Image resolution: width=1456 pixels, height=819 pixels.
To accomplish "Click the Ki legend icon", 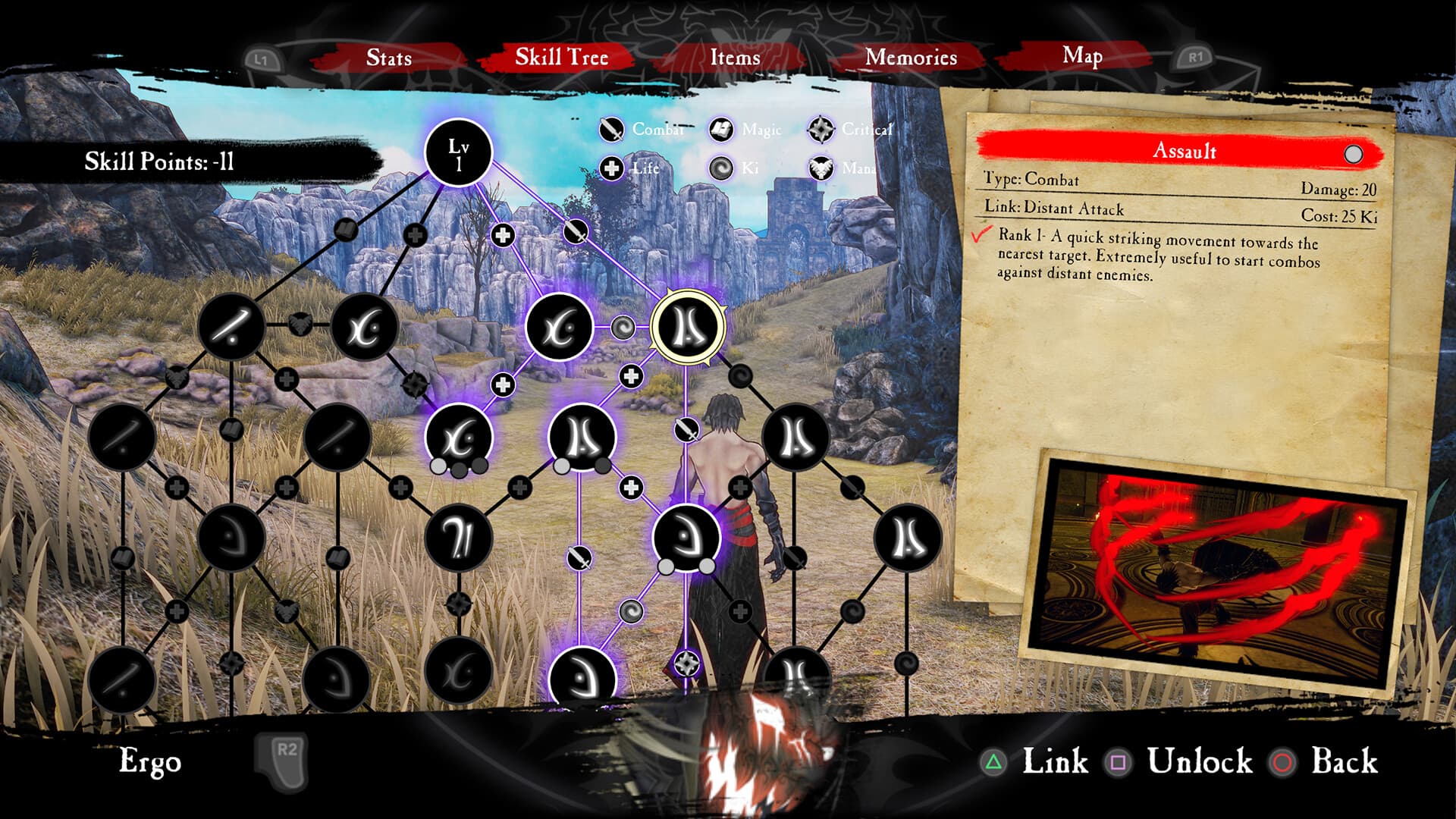I will pos(723,168).
